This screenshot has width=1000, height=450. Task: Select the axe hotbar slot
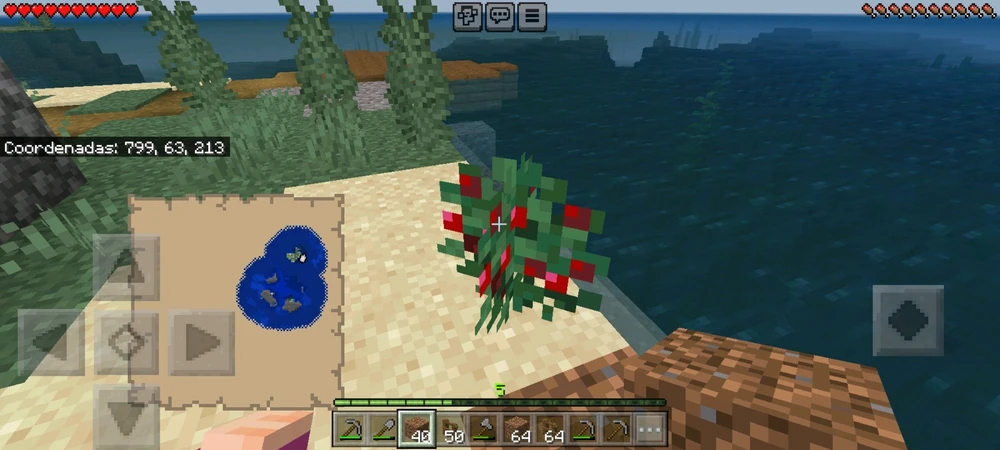point(486,430)
